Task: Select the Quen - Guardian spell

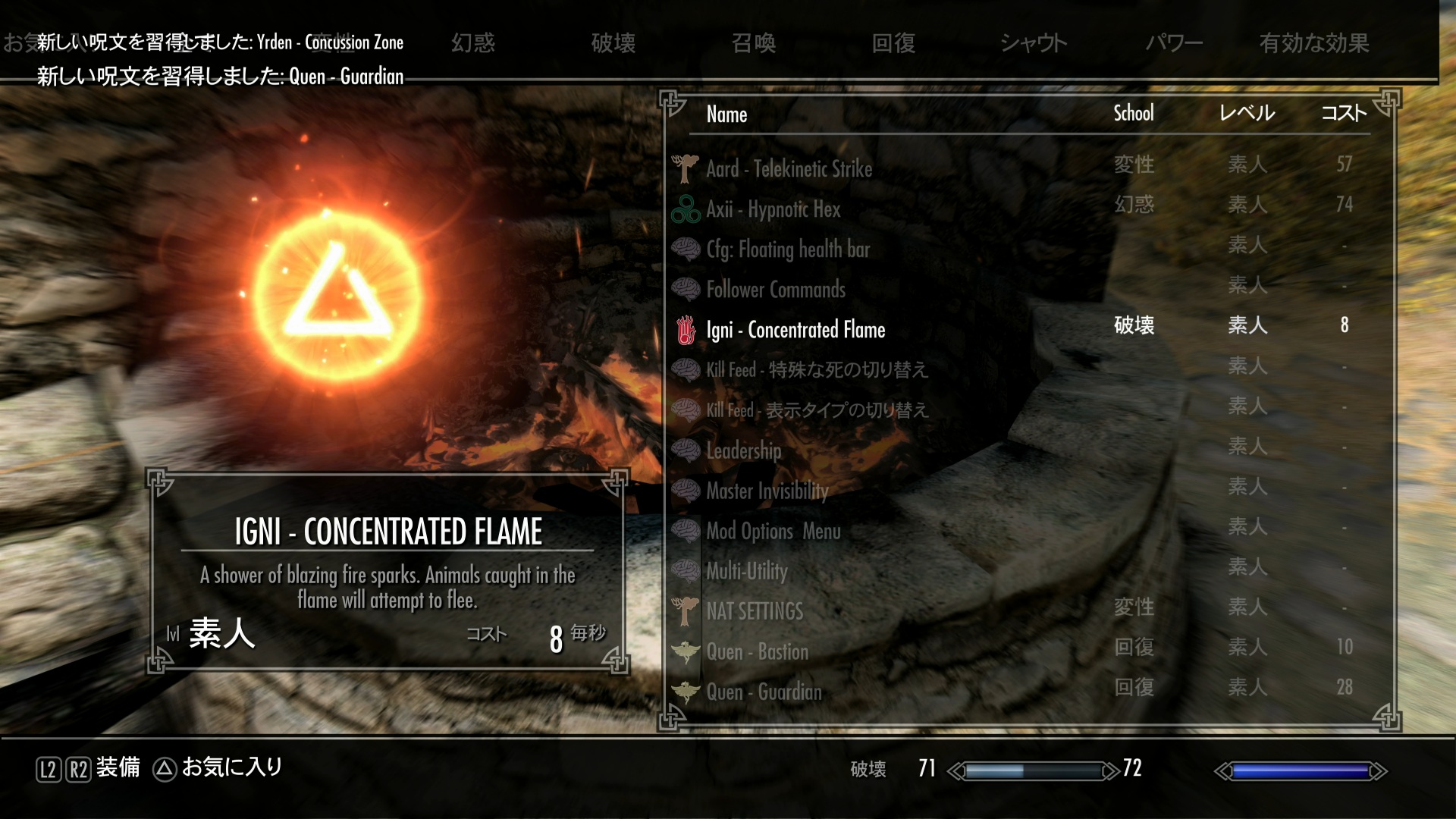Action: [x=764, y=692]
